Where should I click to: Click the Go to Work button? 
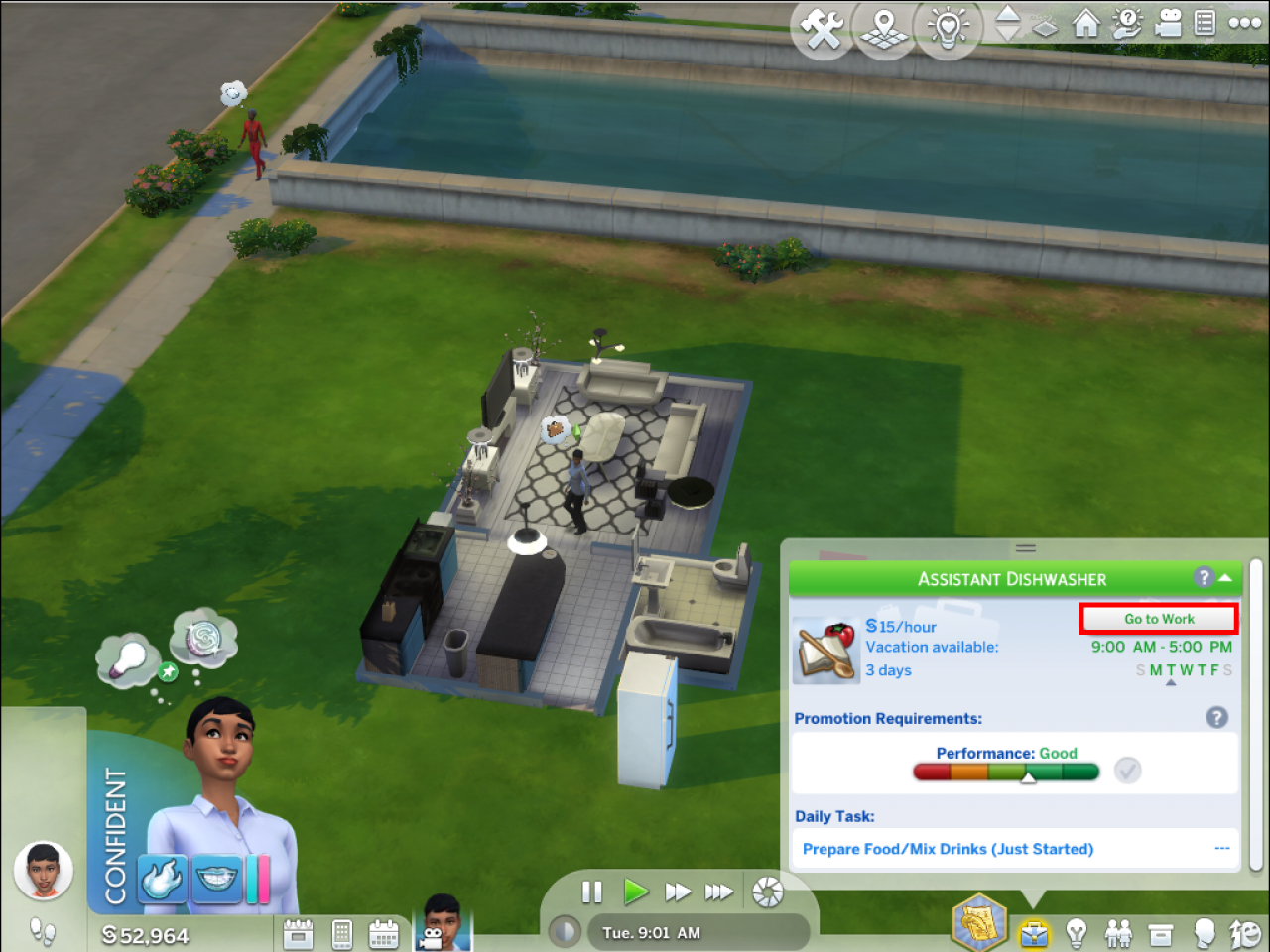(1158, 618)
